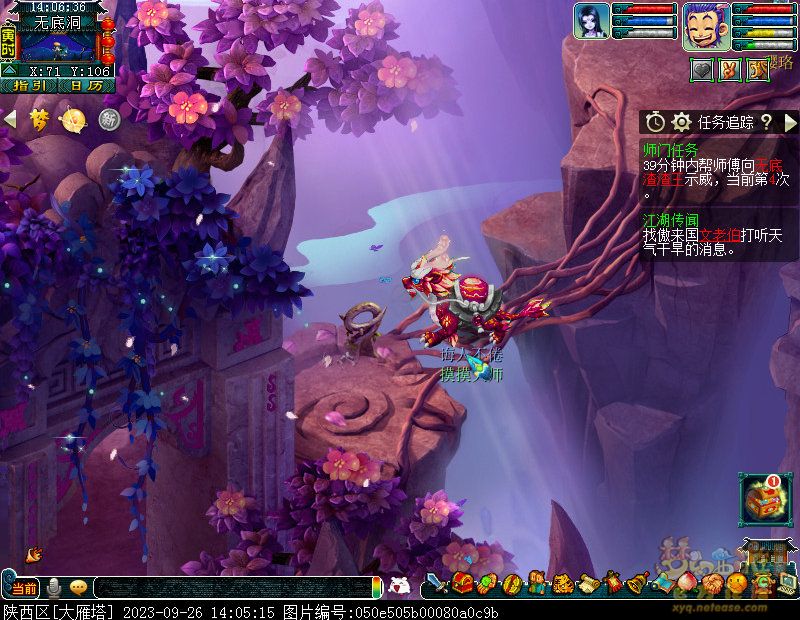Collapse the minimap with the up-arrow toggle
This screenshot has width=800, height=620.
[9, 70]
